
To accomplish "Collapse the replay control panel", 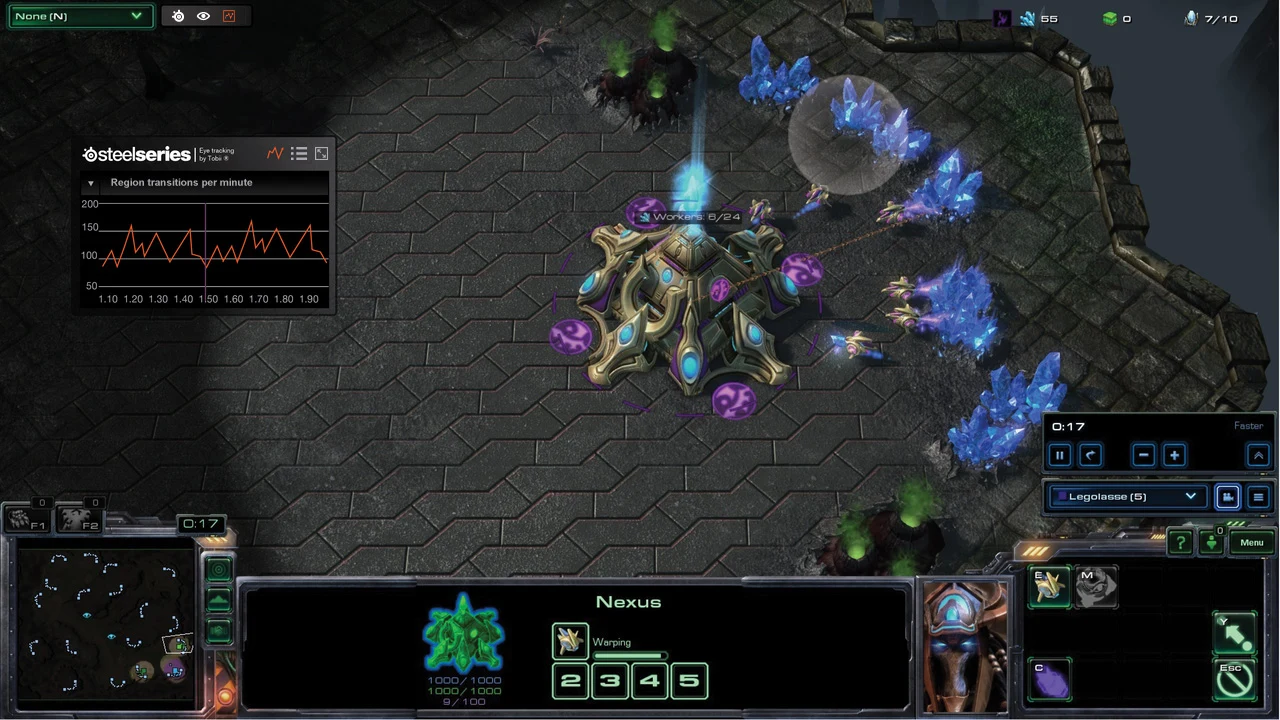I will 1258,455.
